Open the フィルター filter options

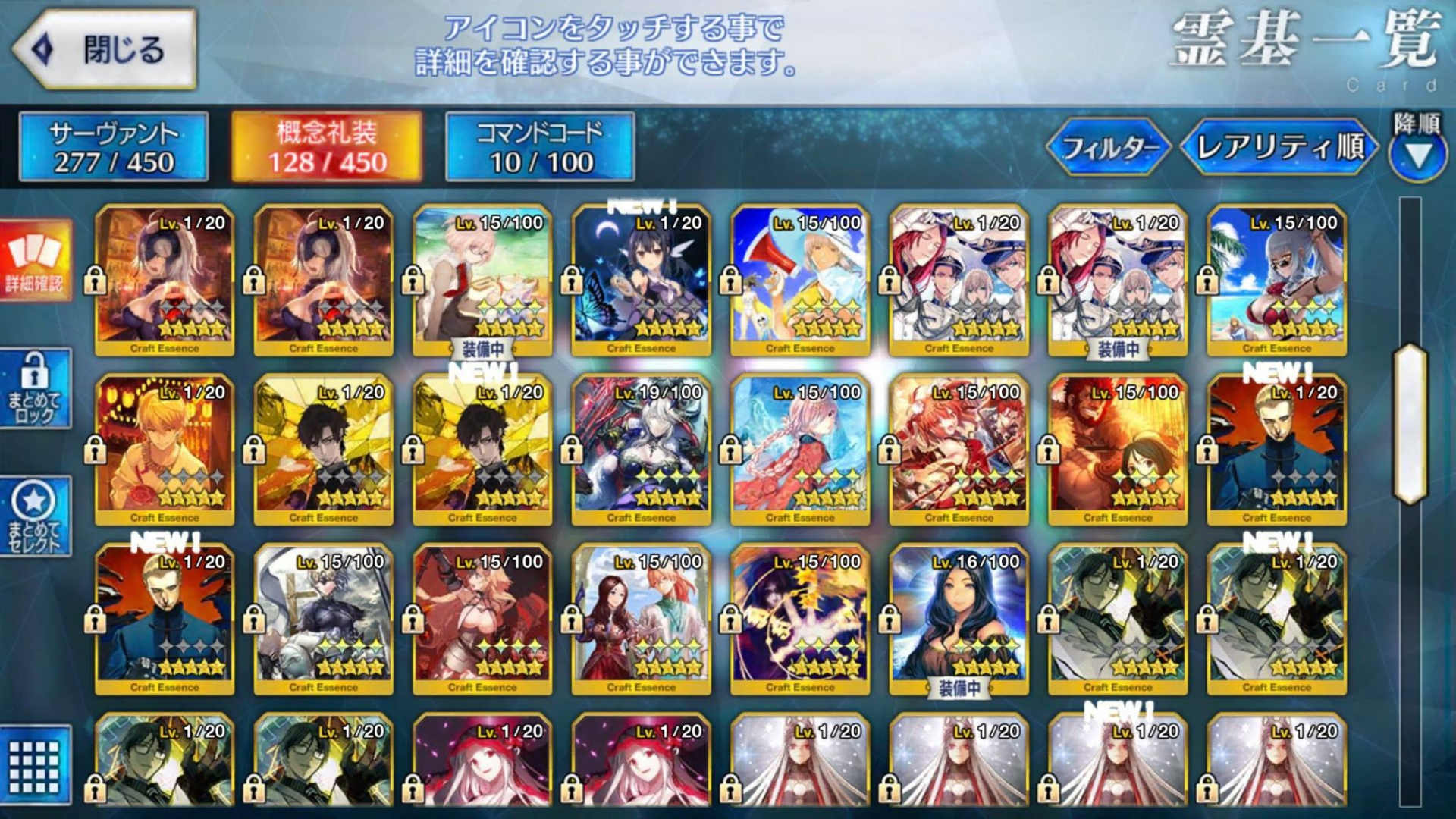point(1110,149)
